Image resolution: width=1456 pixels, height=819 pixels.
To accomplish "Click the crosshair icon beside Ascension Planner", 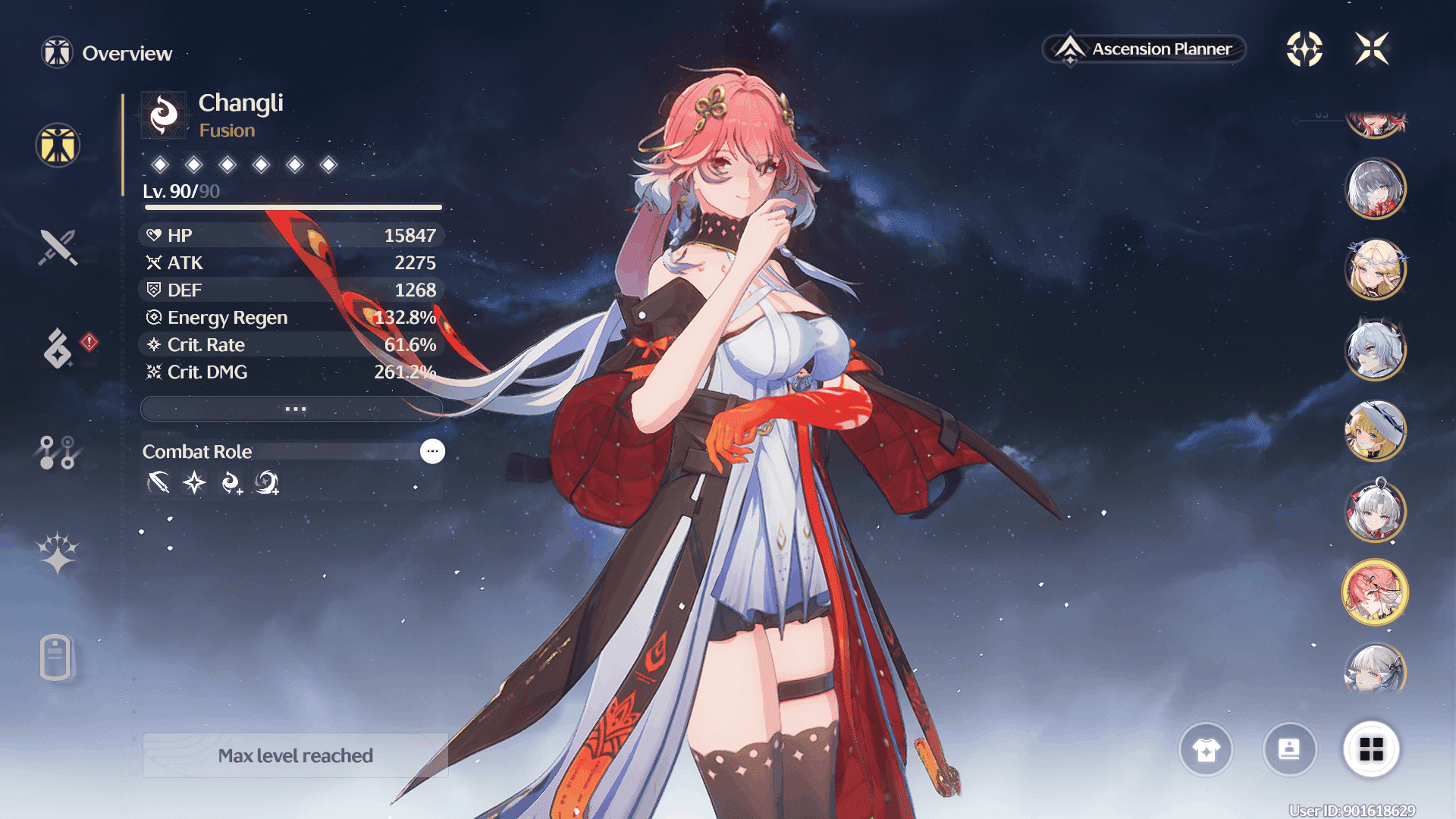I will pyautogui.click(x=1304, y=49).
